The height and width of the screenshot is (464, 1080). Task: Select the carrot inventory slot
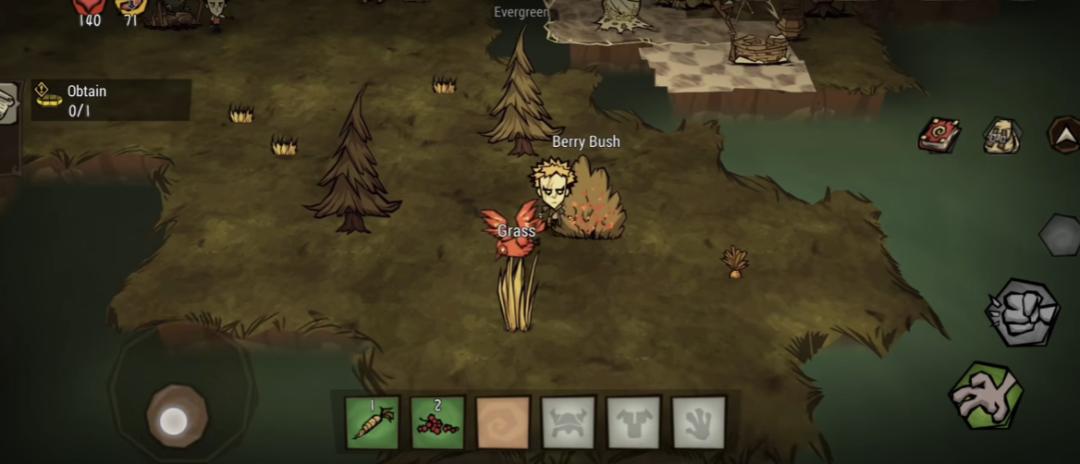pos(372,422)
